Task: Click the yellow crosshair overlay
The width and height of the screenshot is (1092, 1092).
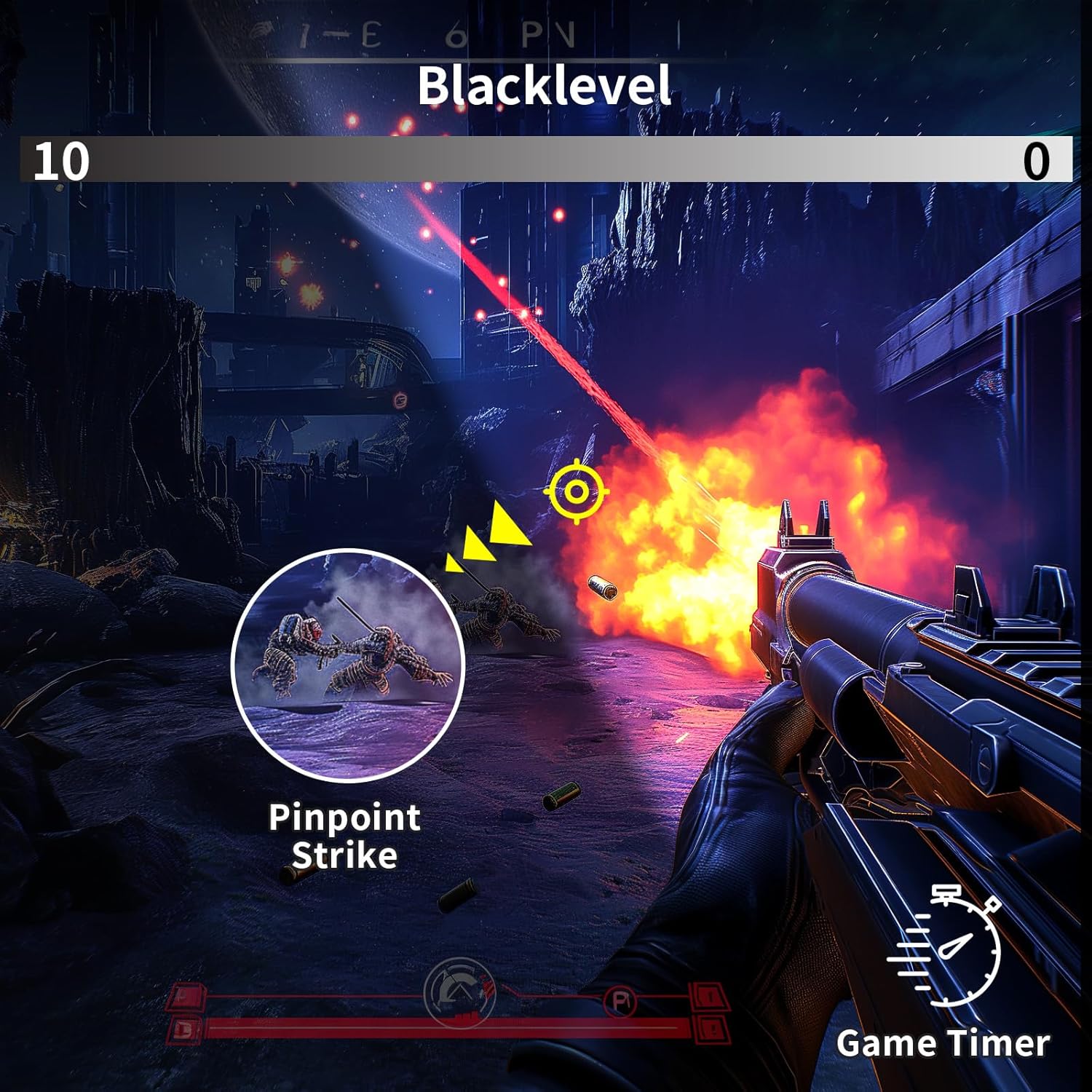Action: [x=576, y=492]
